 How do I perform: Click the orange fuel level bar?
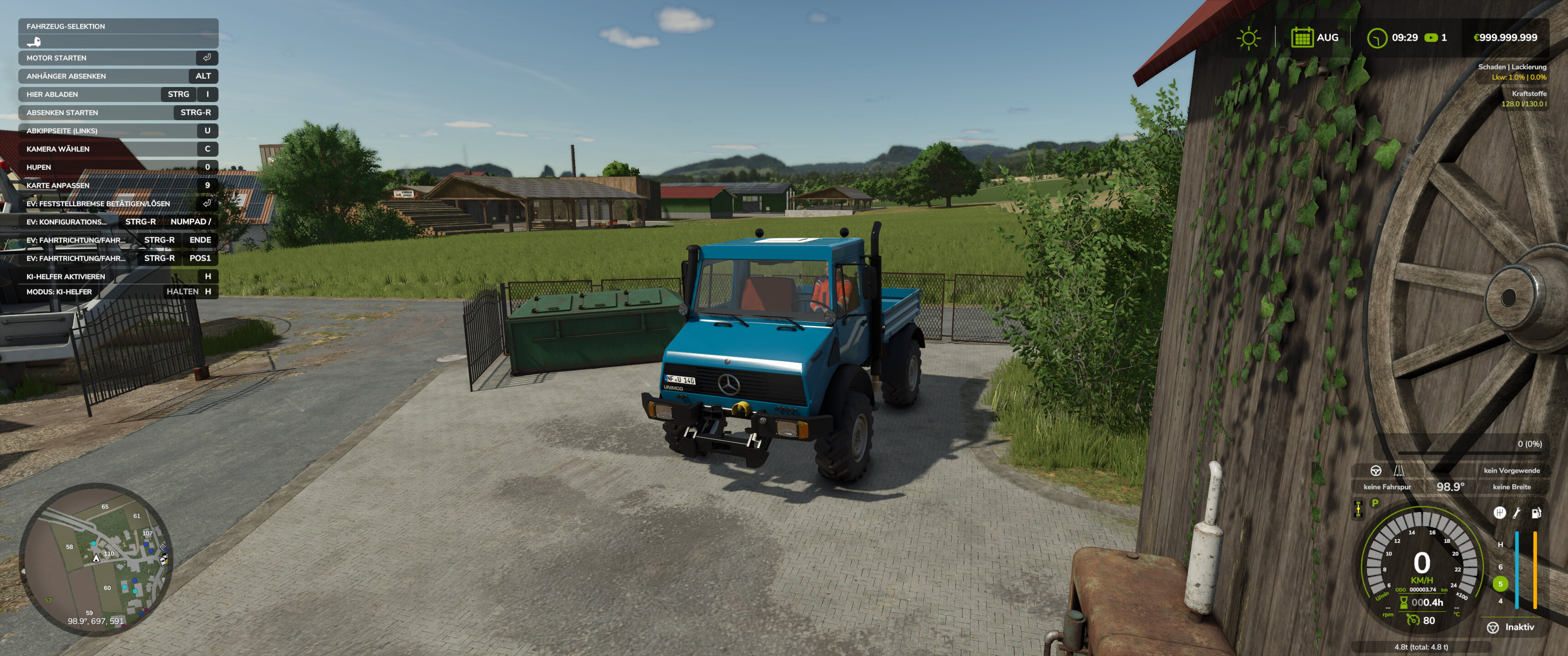coord(1535,572)
